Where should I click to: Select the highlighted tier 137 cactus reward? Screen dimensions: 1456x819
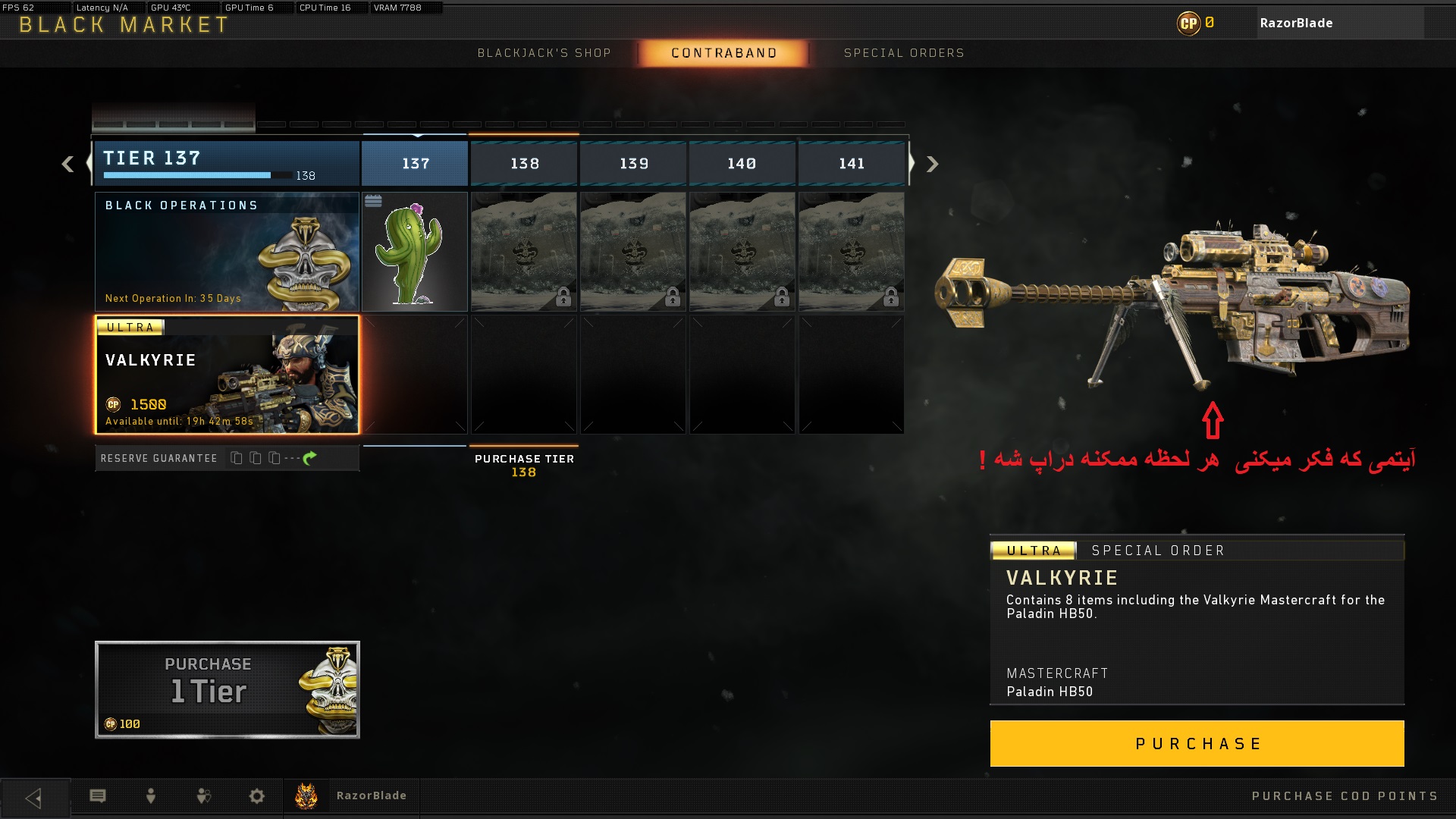(x=415, y=251)
